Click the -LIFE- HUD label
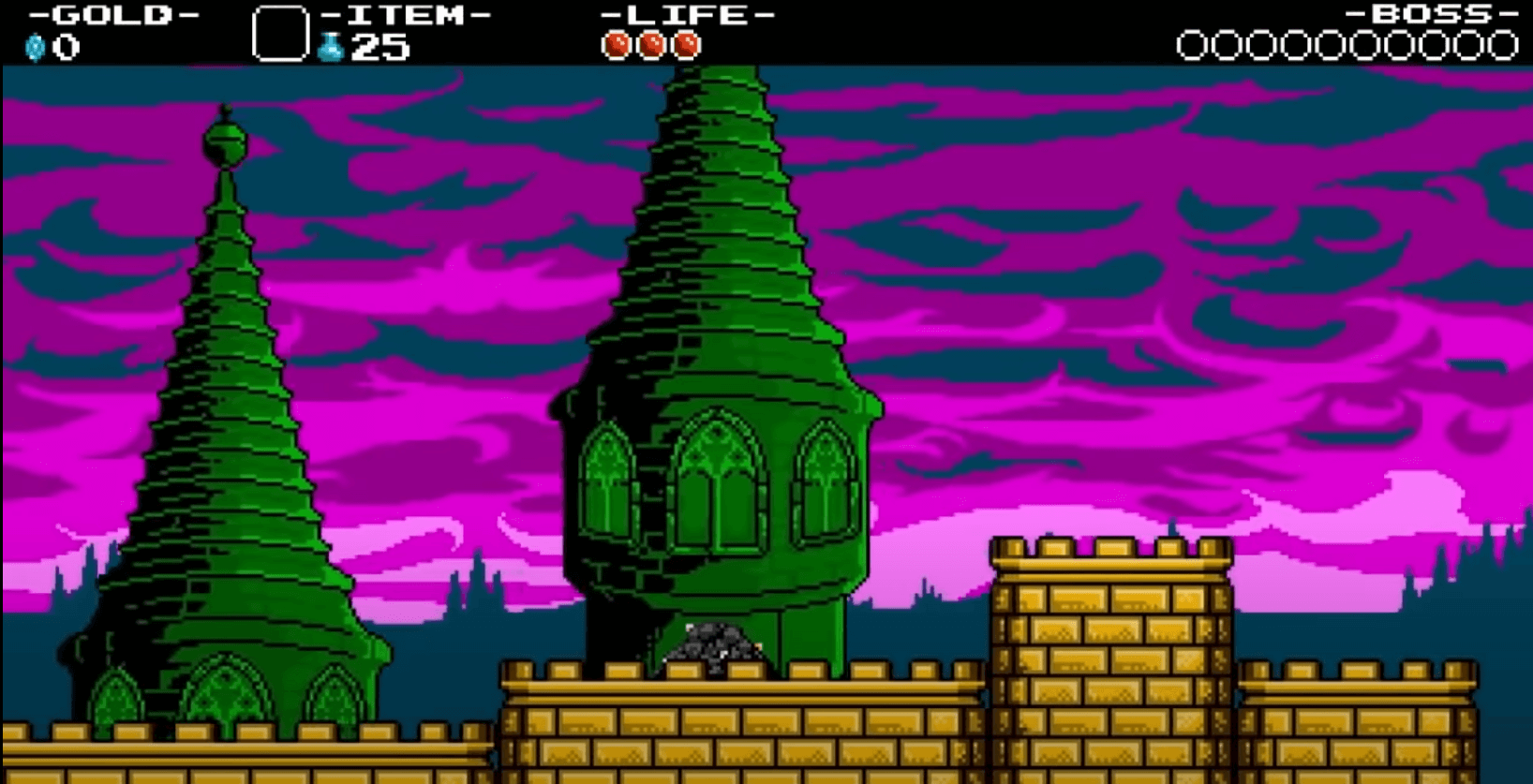Screen dimensions: 1533x784 tap(689, 14)
